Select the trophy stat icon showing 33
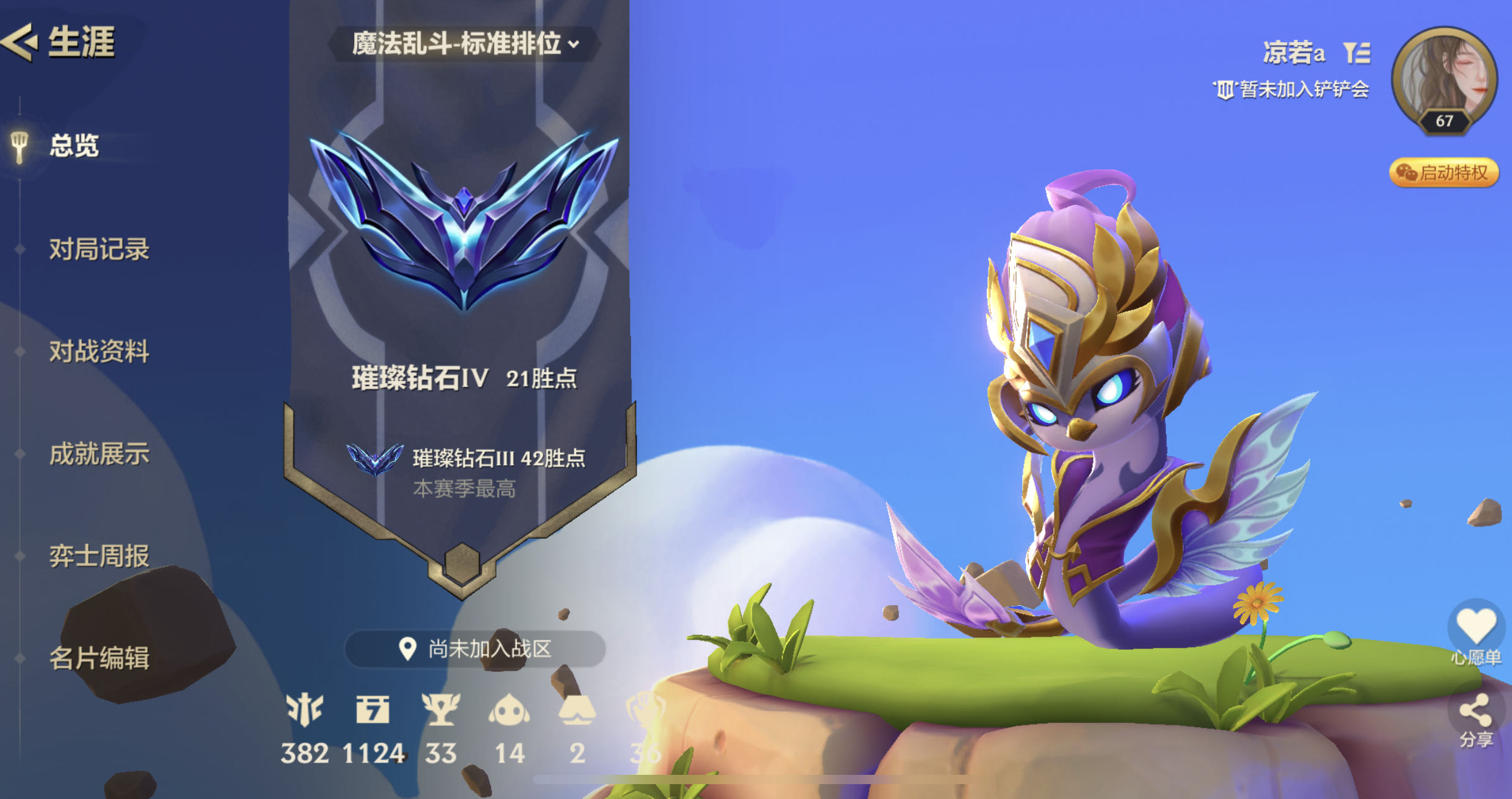1512x799 pixels. click(x=440, y=710)
